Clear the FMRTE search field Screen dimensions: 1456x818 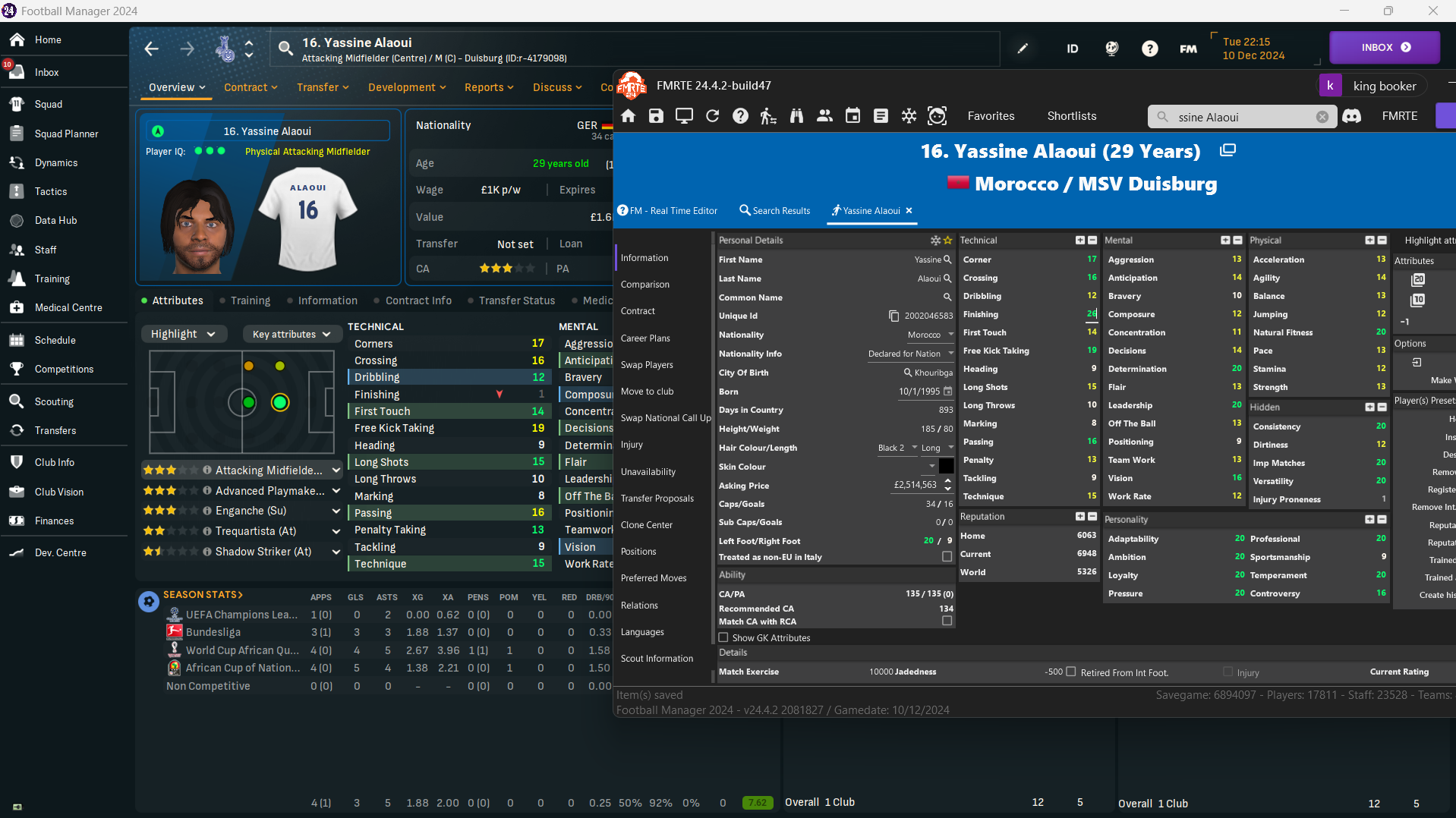(x=1322, y=117)
